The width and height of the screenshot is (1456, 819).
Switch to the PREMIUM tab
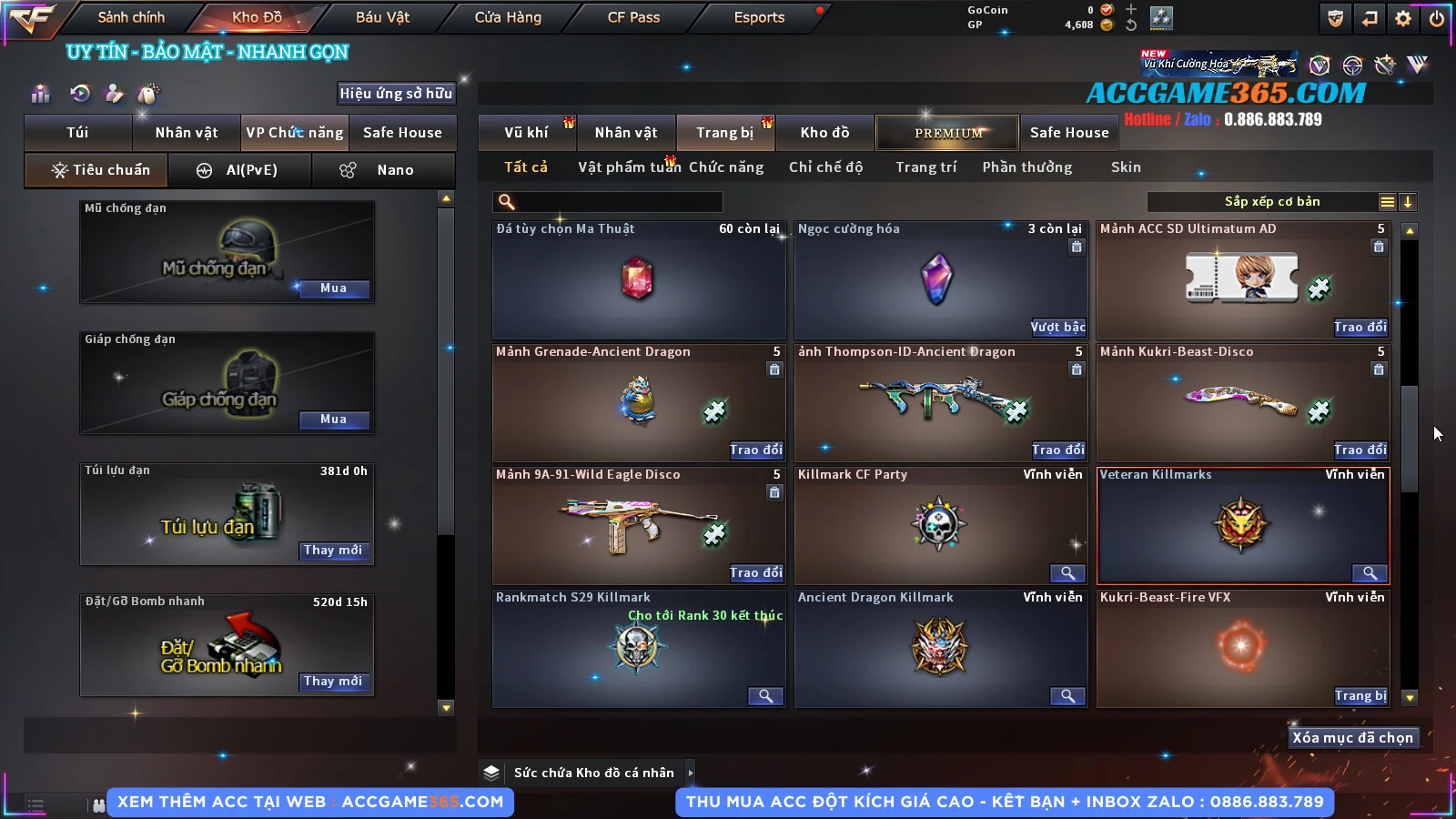(x=947, y=133)
